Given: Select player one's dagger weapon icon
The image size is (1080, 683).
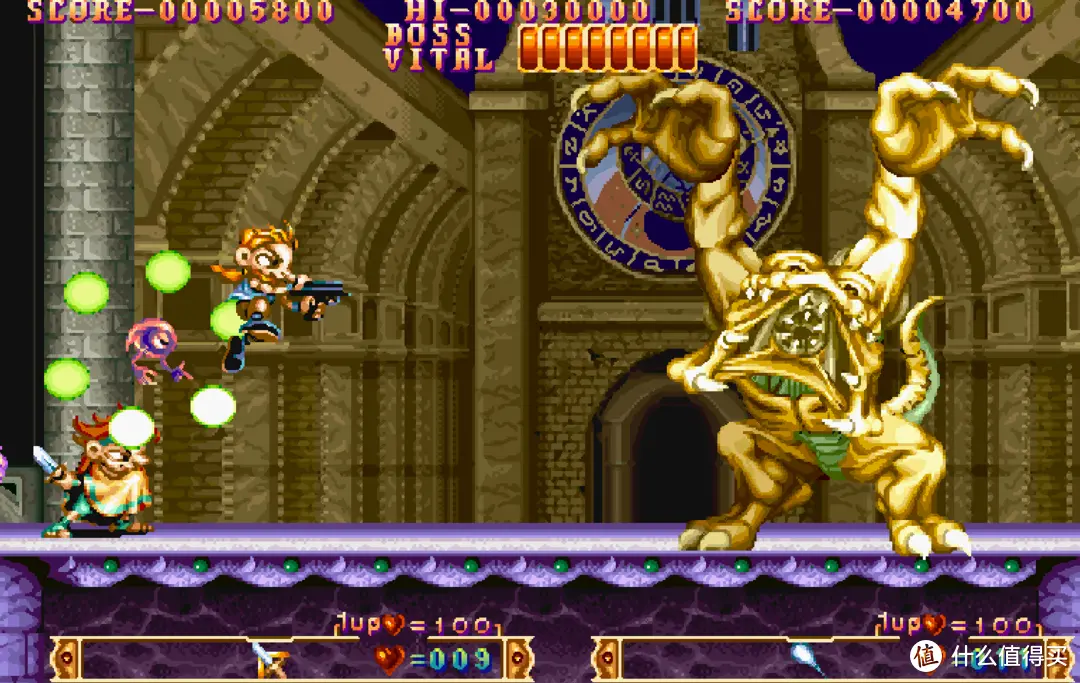Looking at the screenshot, I should point(270,658).
